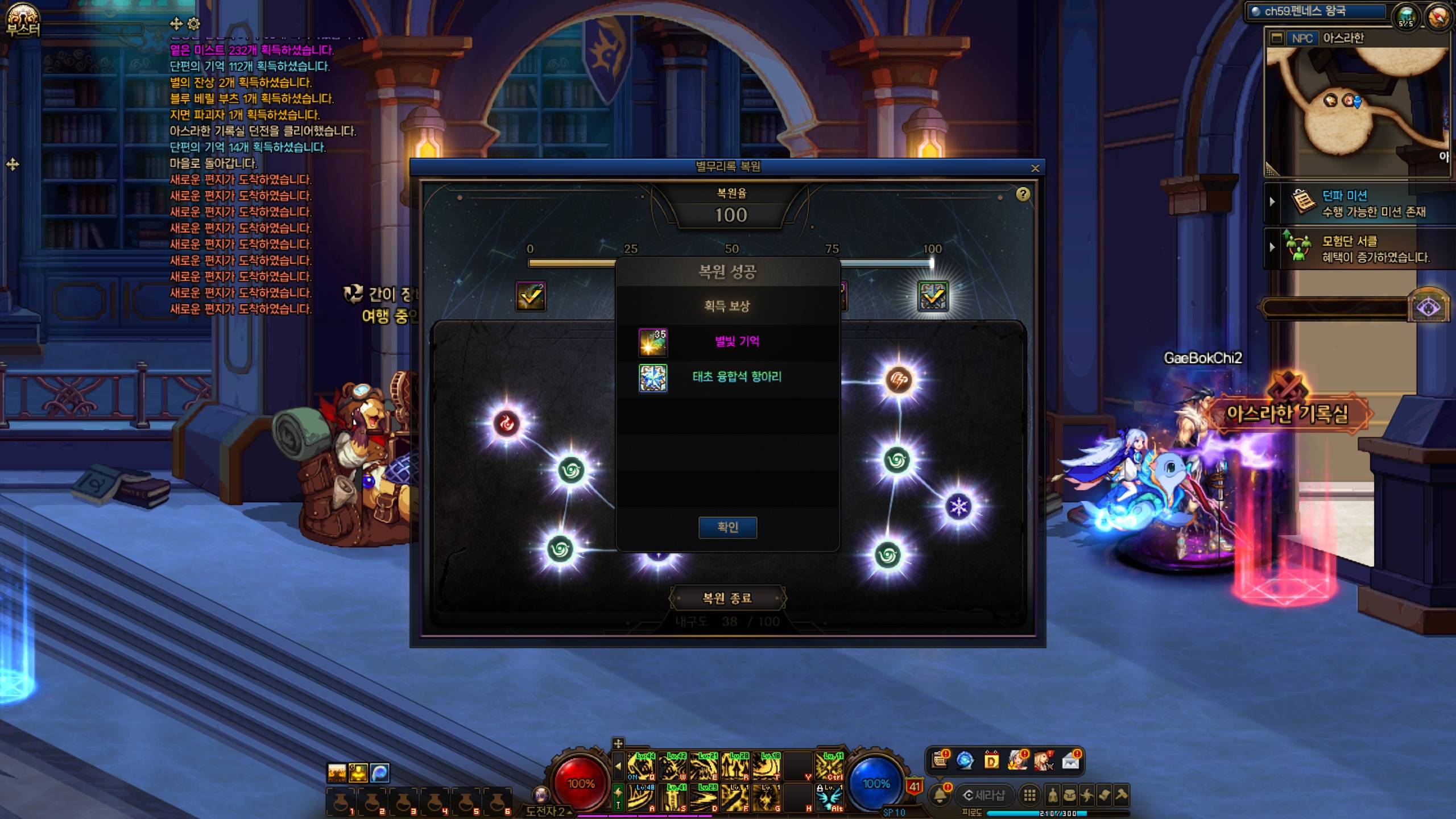Open the 세라샵 shop

pos(984,795)
